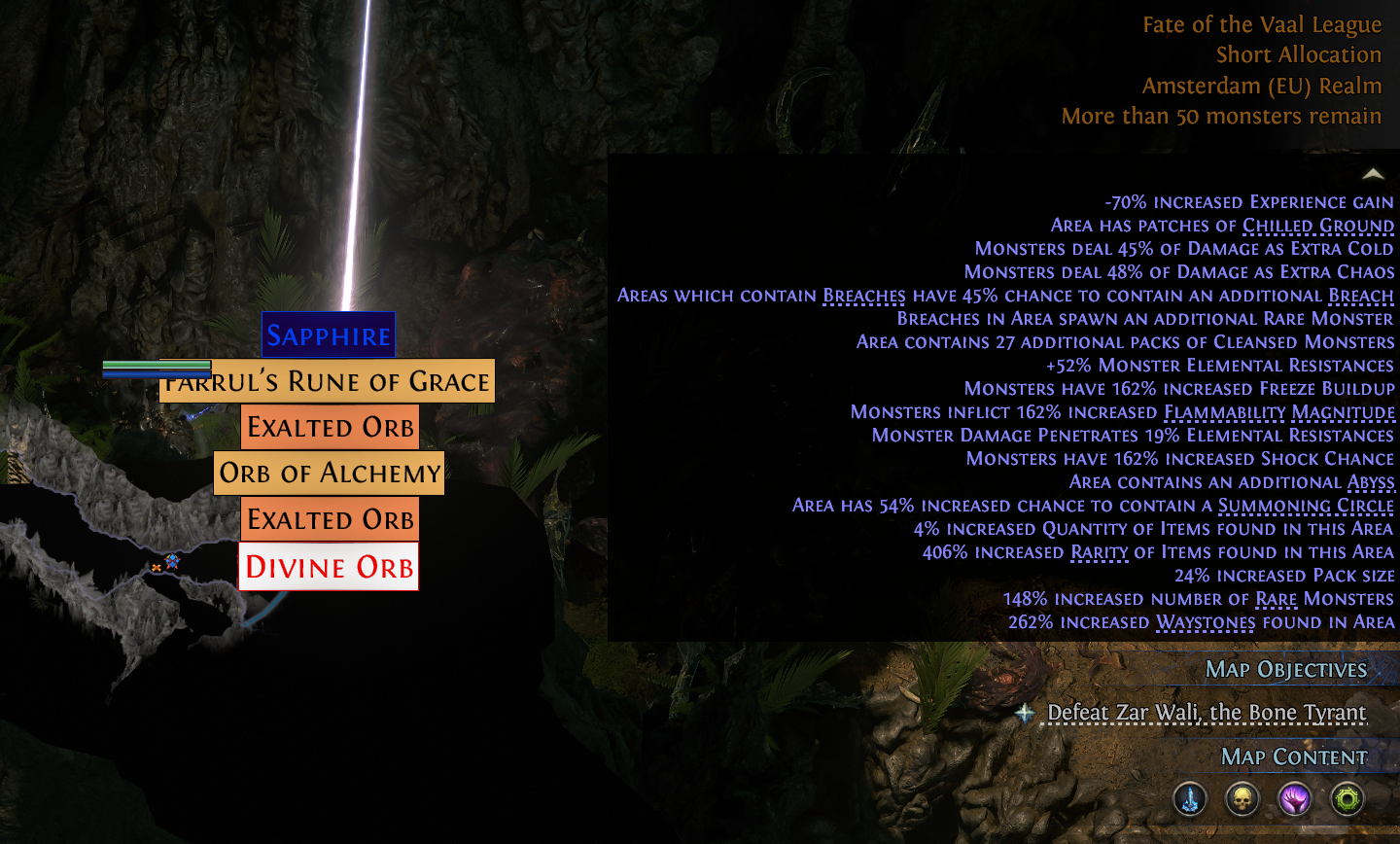Click the blue crystal map content icon
The image size is (1400, 844).
(x=1190, y=799)
